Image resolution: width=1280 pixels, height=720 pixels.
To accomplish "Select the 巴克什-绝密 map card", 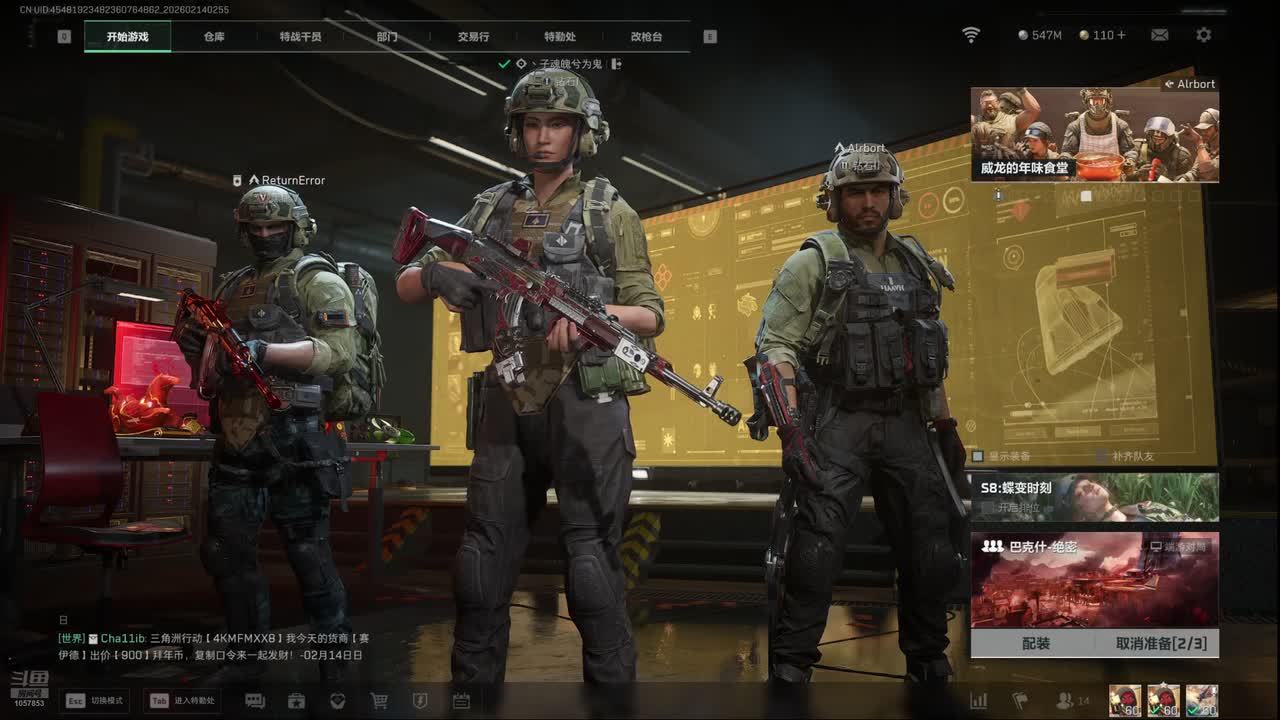I will pyautogui.click(x=1094, y=580).
